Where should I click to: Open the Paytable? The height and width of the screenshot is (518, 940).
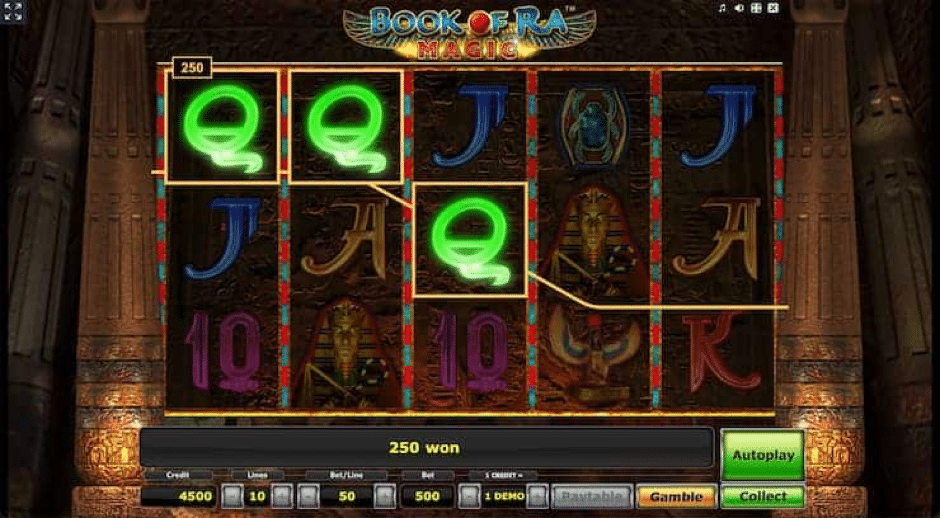tap(591, 496)
